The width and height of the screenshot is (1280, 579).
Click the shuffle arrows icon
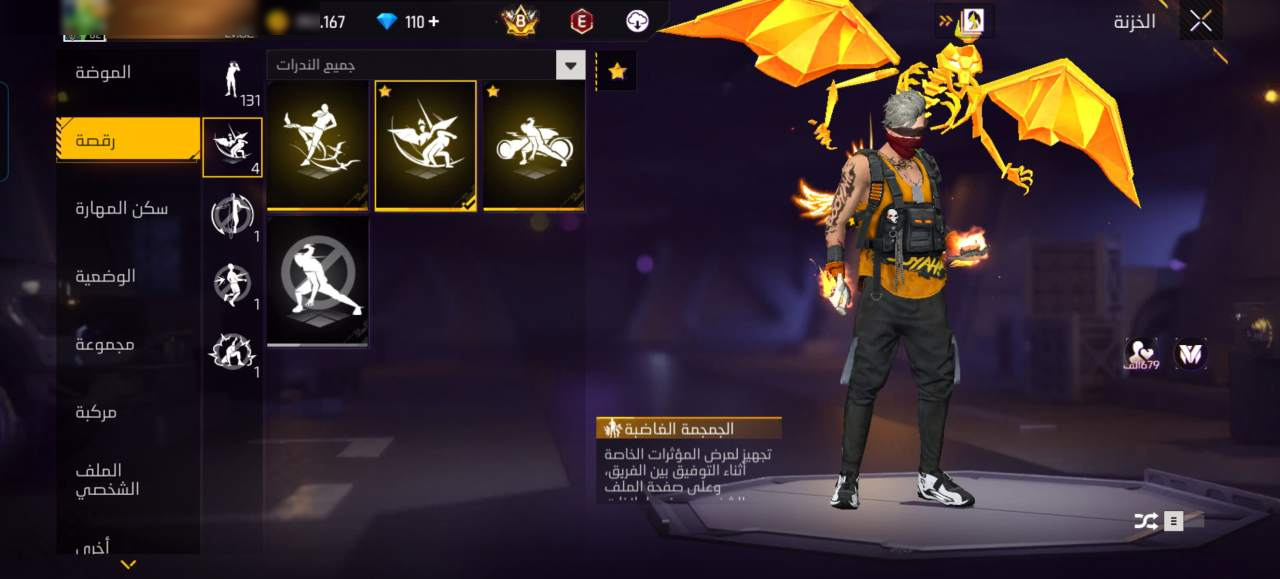click(x=1145, y=521)
